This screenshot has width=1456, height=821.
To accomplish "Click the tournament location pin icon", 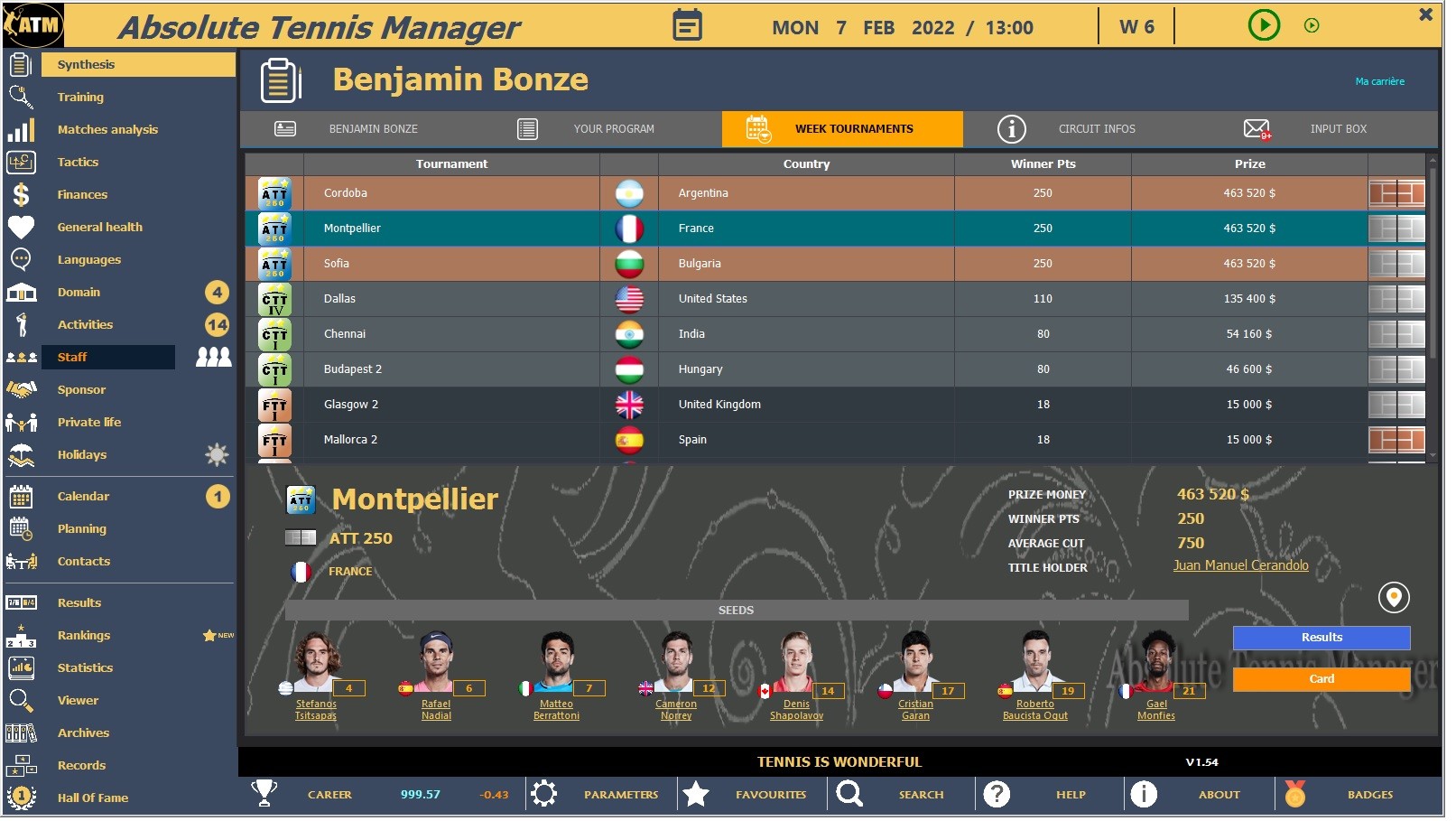I will point(1393,598).
